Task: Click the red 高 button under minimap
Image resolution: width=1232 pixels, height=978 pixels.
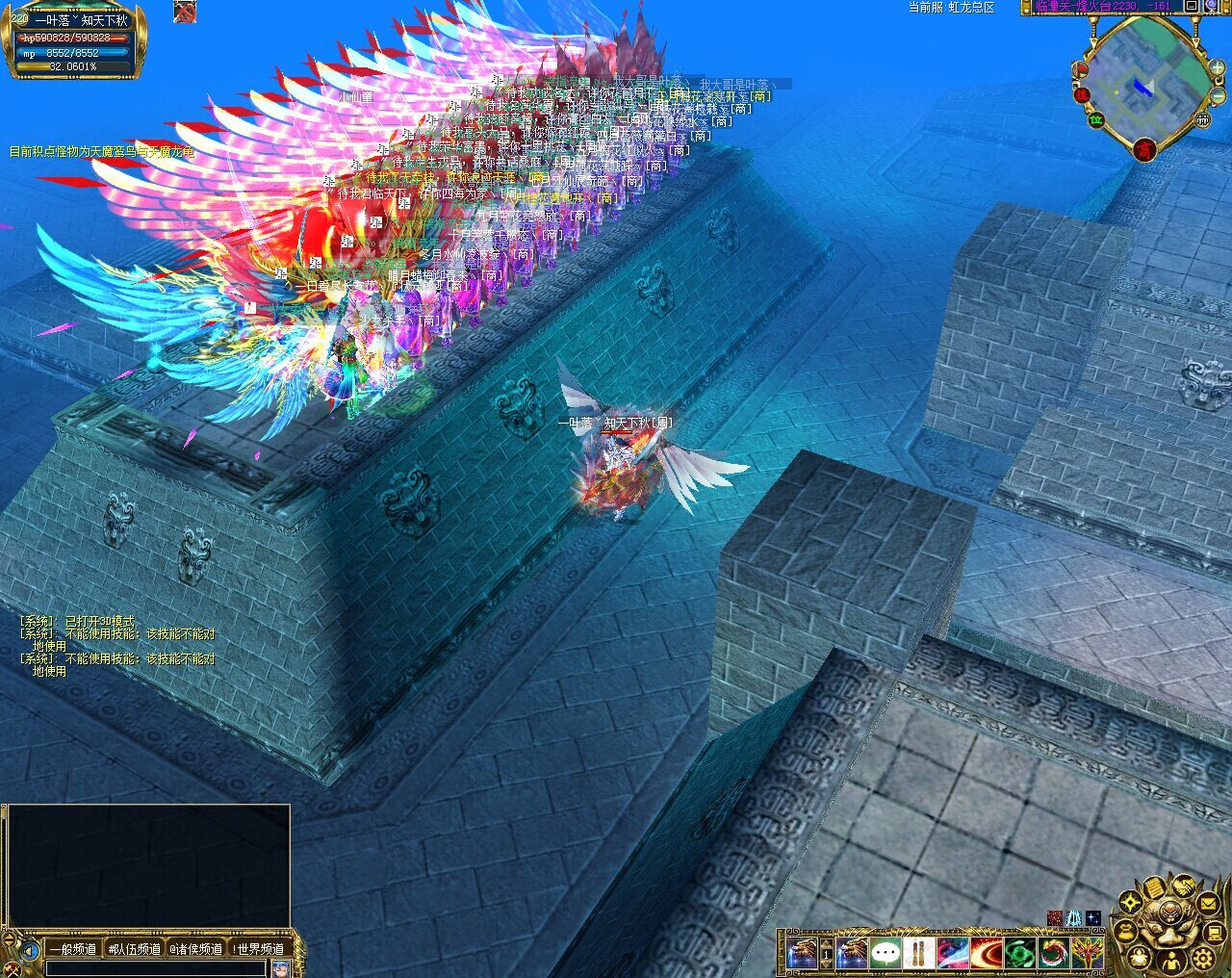Action: click(1144, 149)
